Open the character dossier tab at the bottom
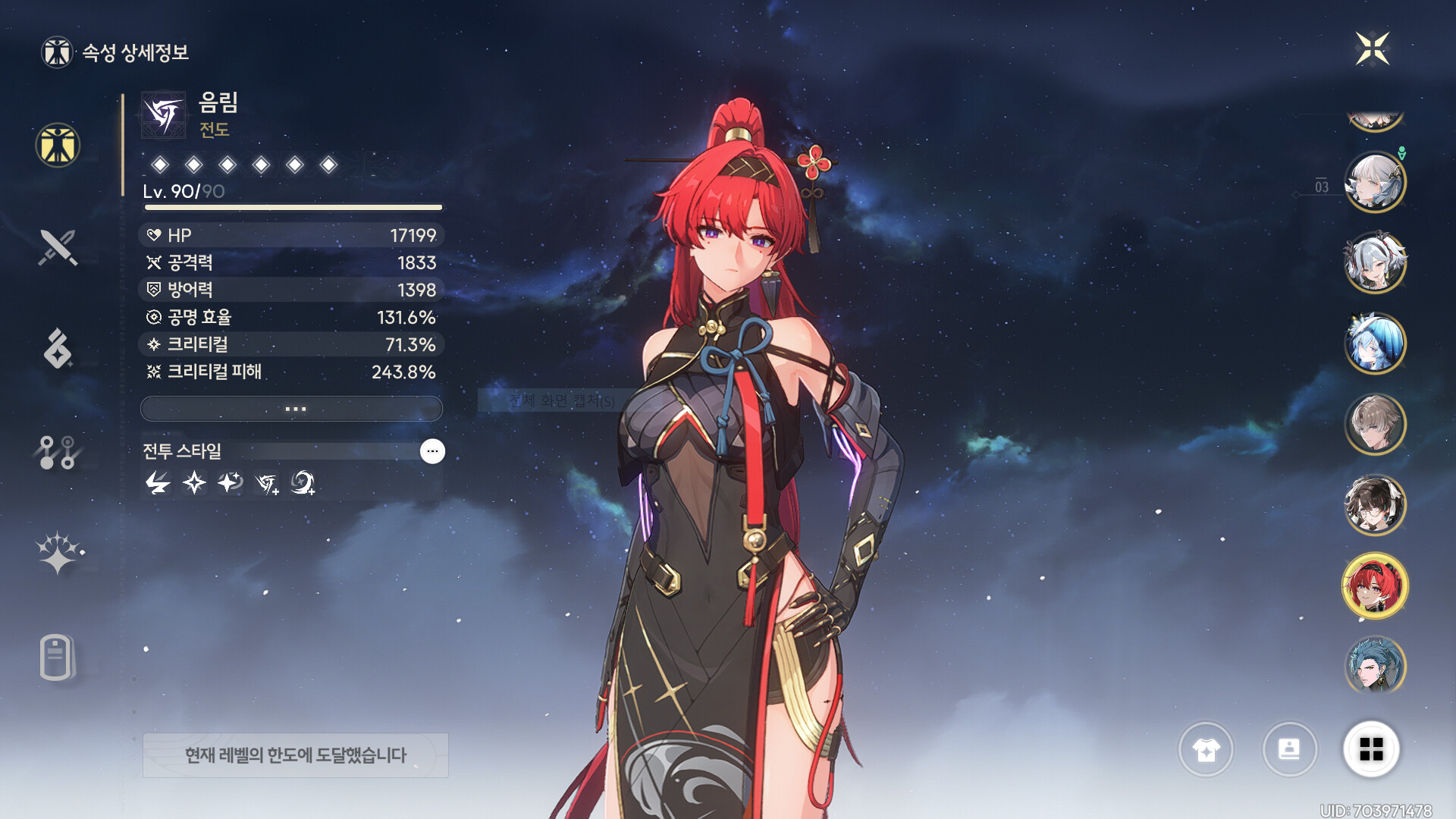The height and width of the screenshot is (819, 1456). (x=58, y=657)
